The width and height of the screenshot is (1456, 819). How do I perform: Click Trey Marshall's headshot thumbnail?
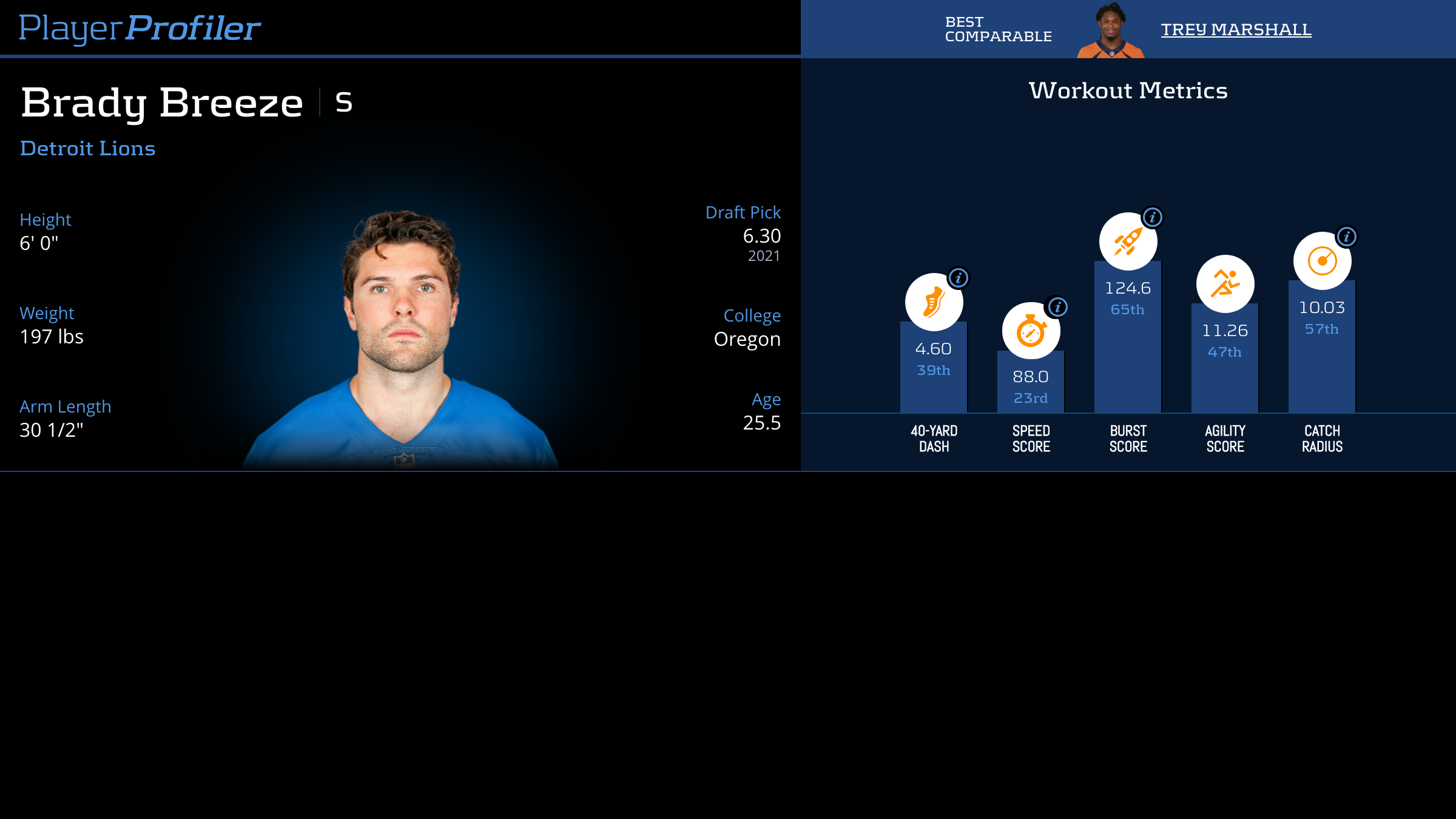(x=1110, y=32)
